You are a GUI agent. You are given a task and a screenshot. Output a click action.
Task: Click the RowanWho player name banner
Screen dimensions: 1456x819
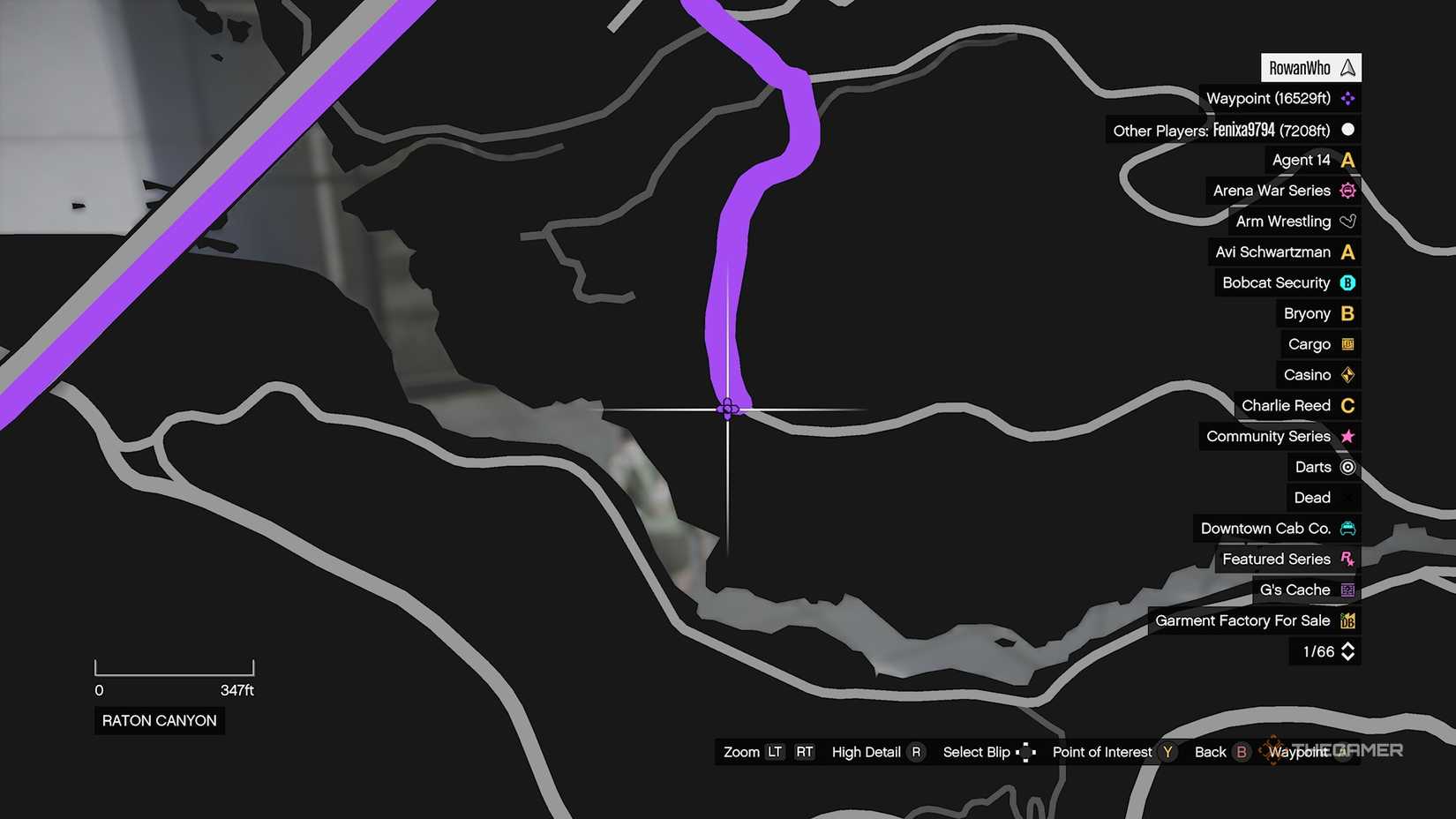click(1310, 67)
